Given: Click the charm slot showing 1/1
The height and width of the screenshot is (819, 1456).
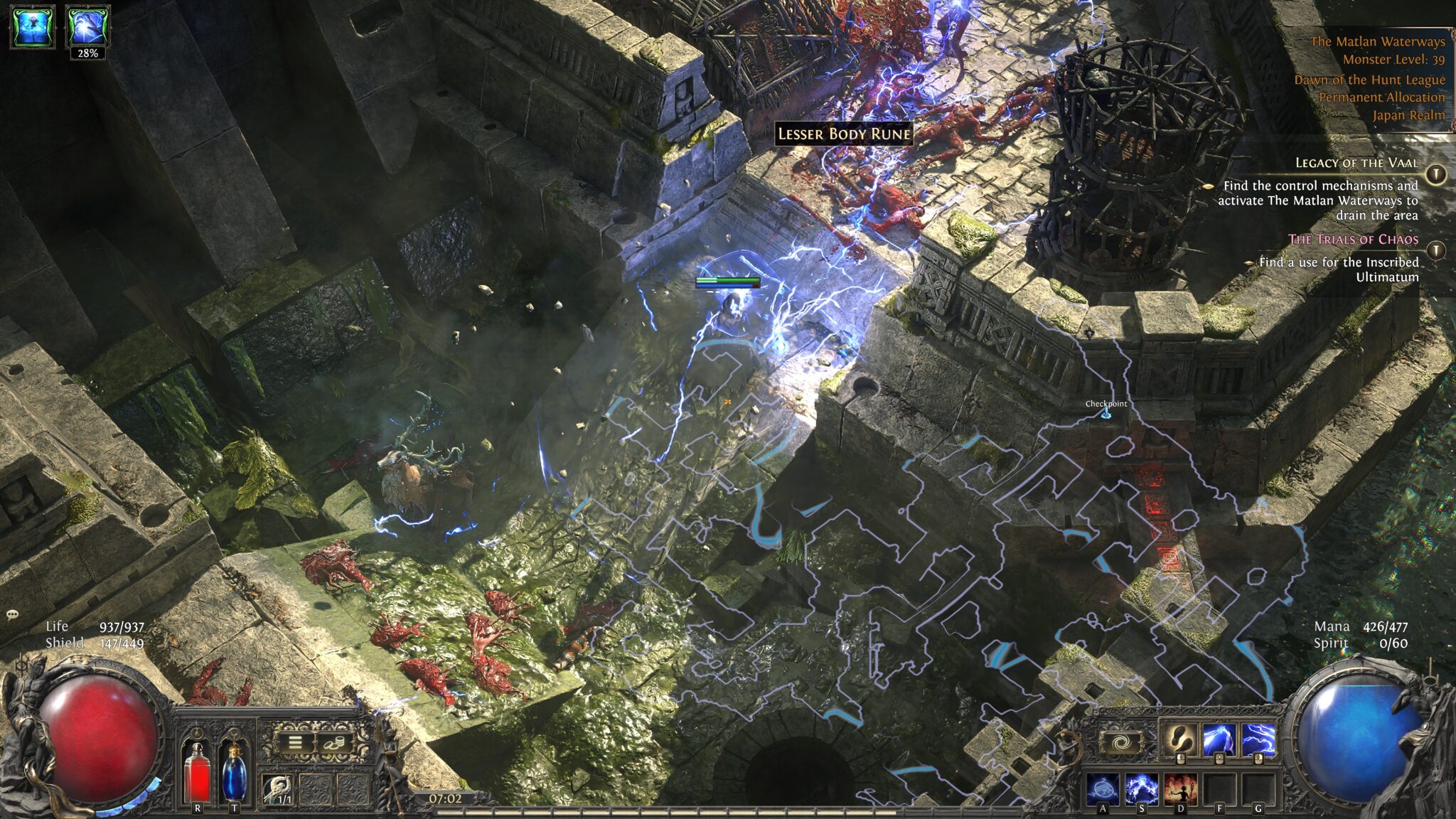Looking at the screenshot, I should pos(276,788).
